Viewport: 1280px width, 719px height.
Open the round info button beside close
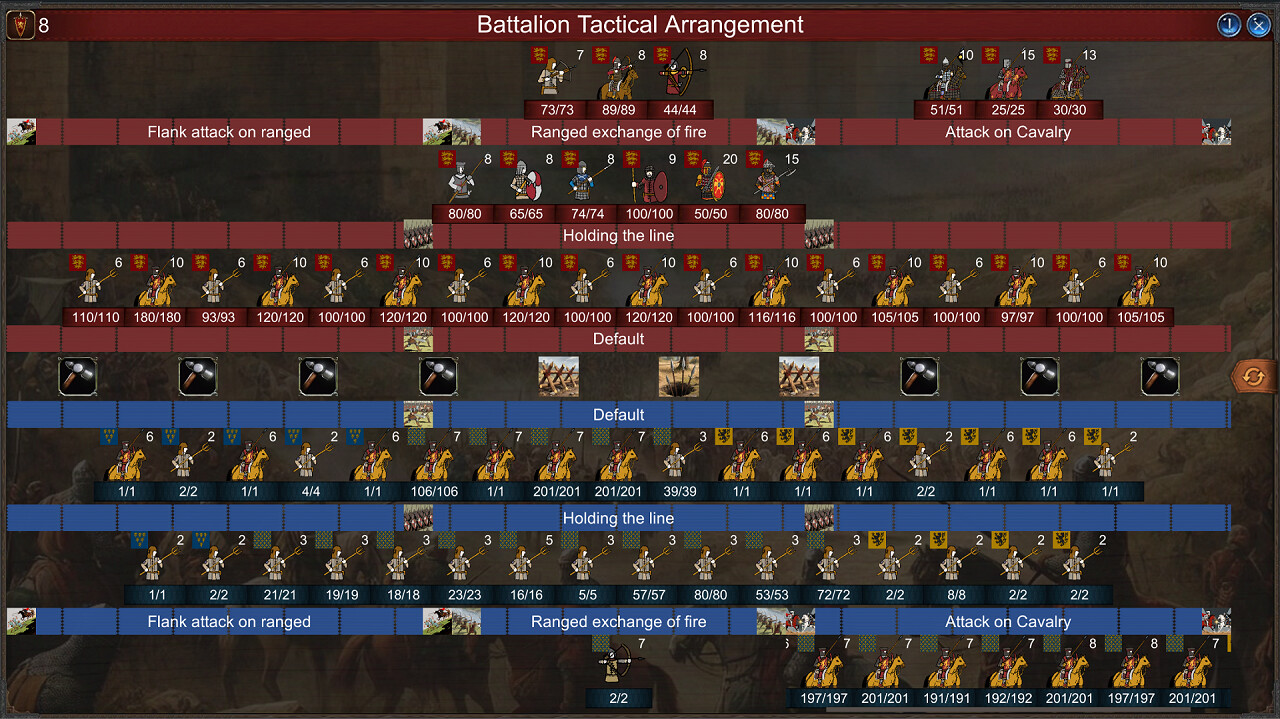(x=1228, y=25)
